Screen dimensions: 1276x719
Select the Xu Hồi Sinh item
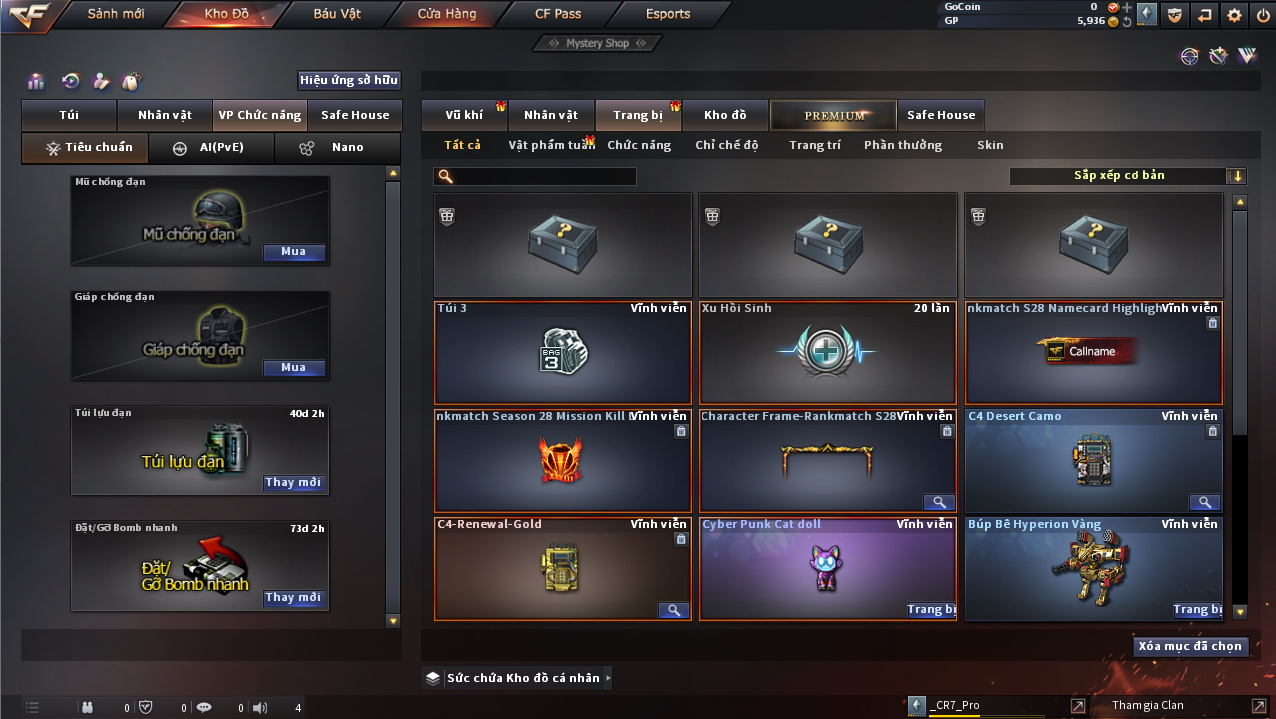click(827, 353)
